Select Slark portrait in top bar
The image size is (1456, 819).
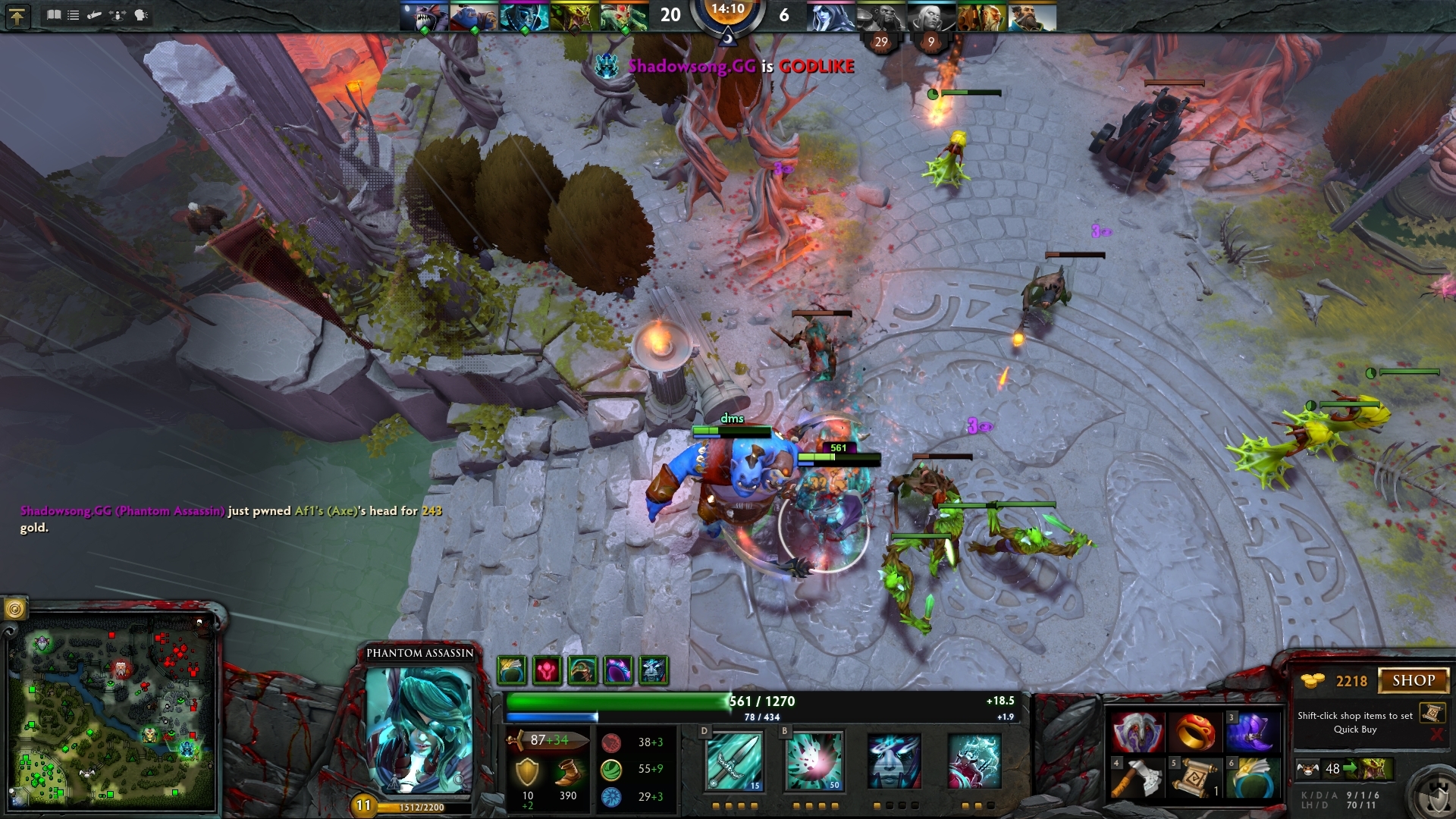point(423,17)
